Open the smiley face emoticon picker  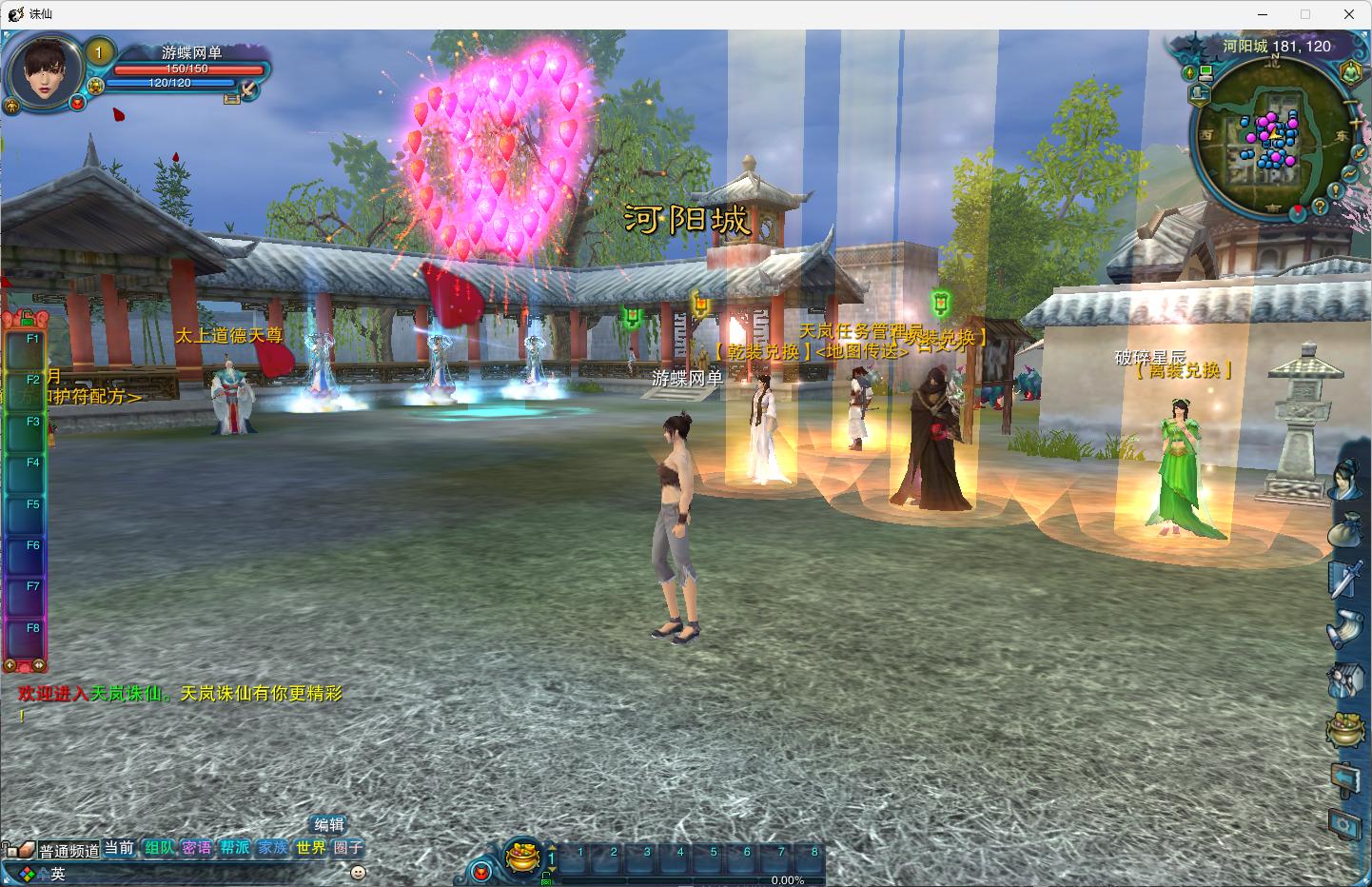(358, 872)
